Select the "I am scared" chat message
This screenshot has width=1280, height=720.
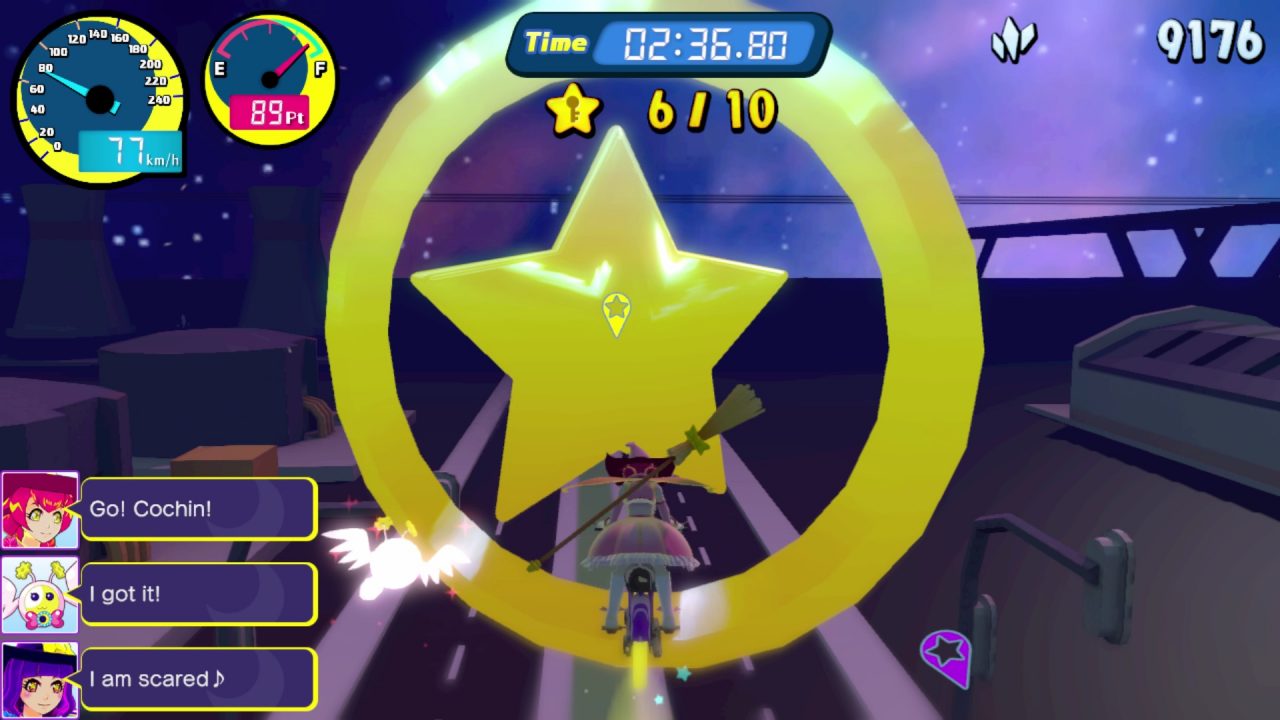(x=198, y=679)
